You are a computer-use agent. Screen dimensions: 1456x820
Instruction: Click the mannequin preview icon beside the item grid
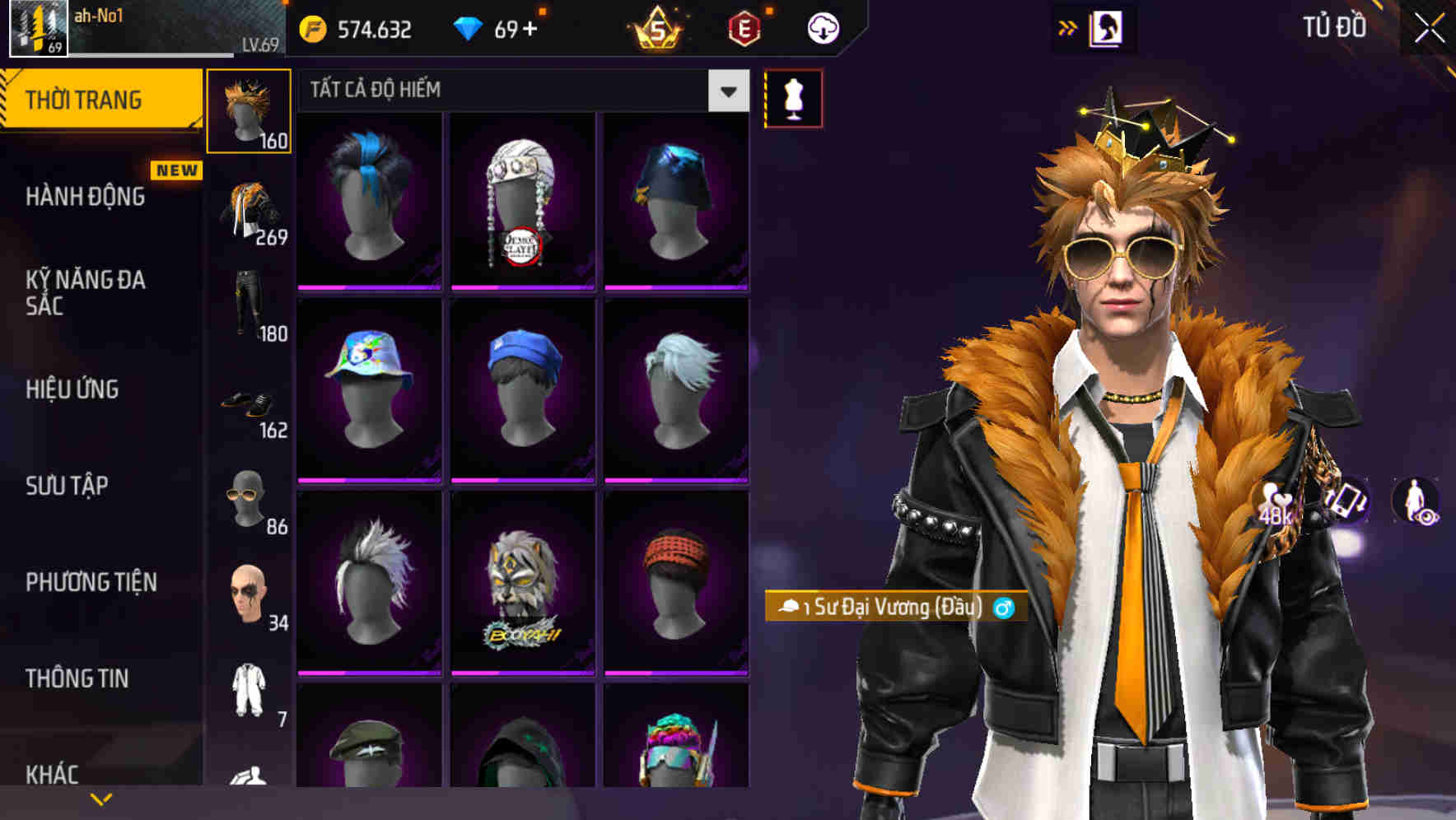[793, 97]
